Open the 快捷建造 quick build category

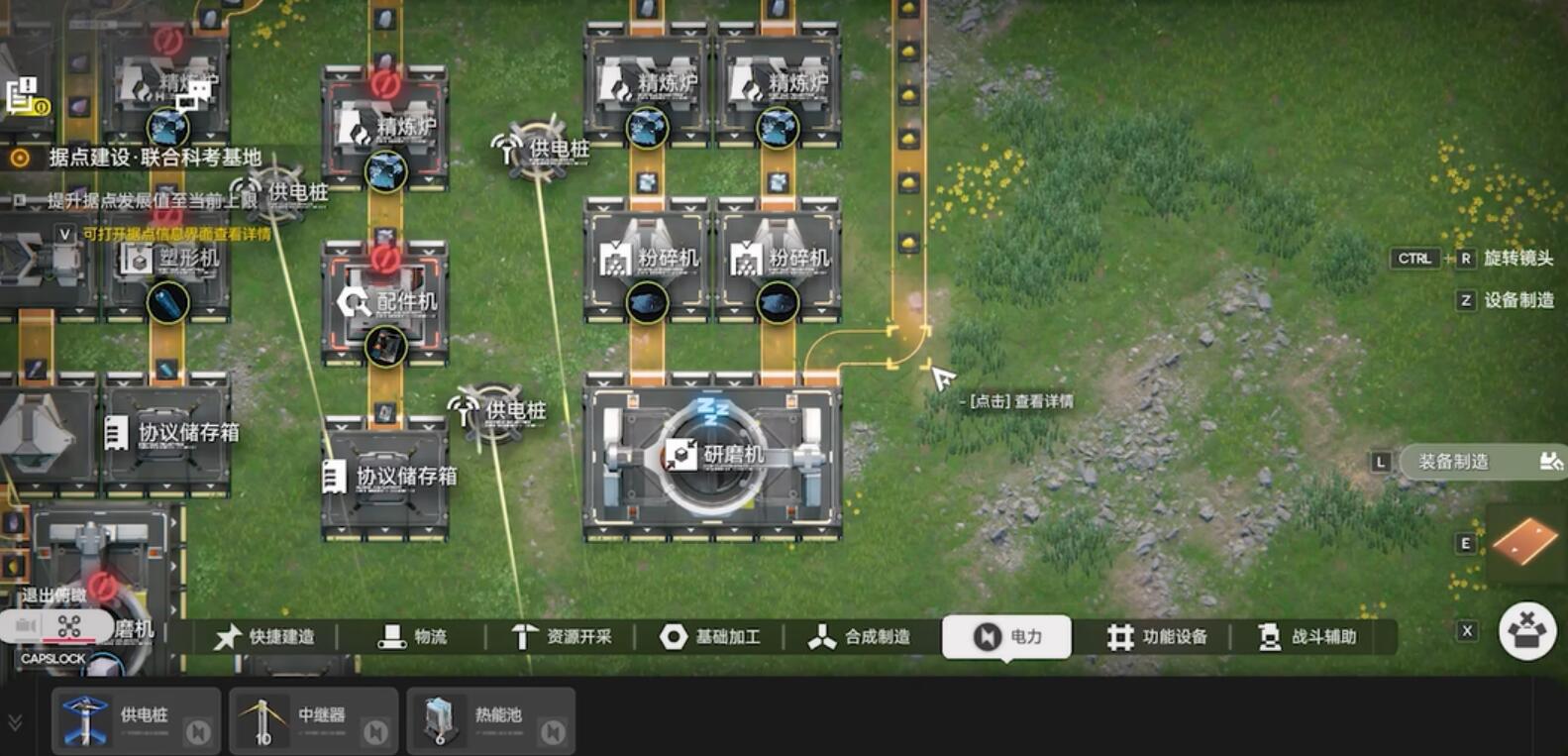[x=265, y=637]
